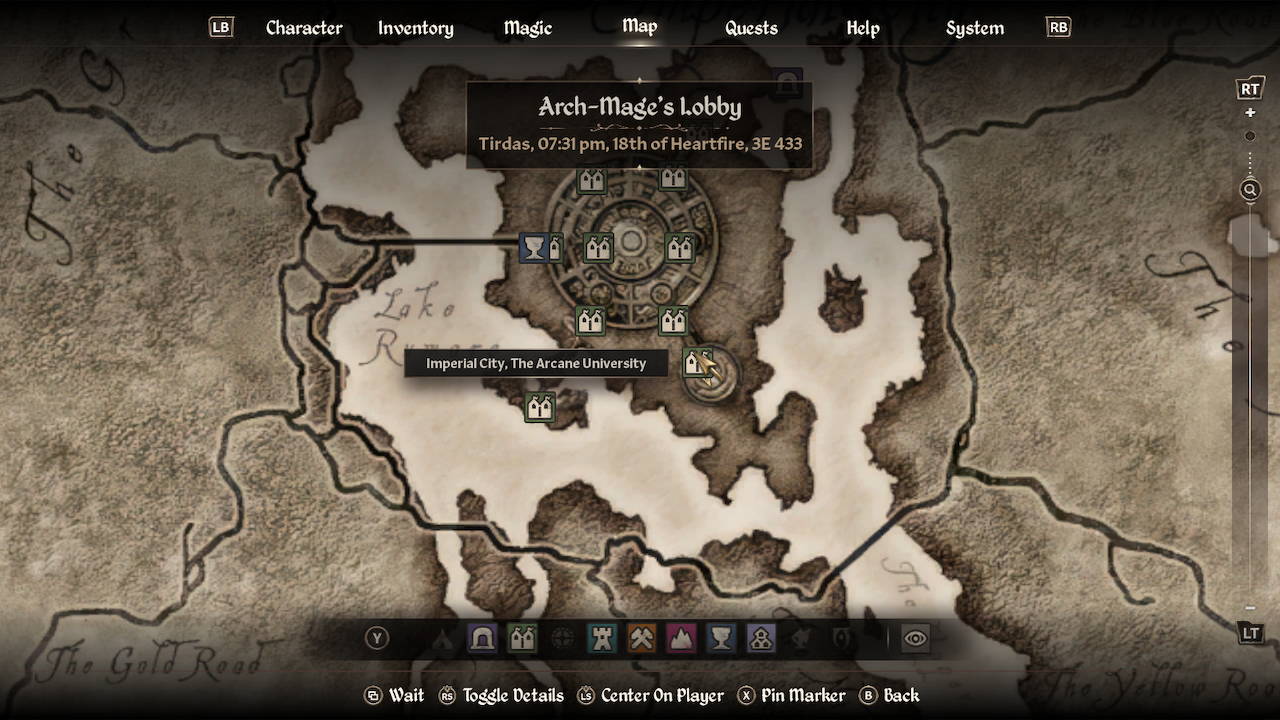Viewport: 1280px width, 720px height.
Task: Toggle the blue Ayleid goblet marker filter
Action: point(720,637)
